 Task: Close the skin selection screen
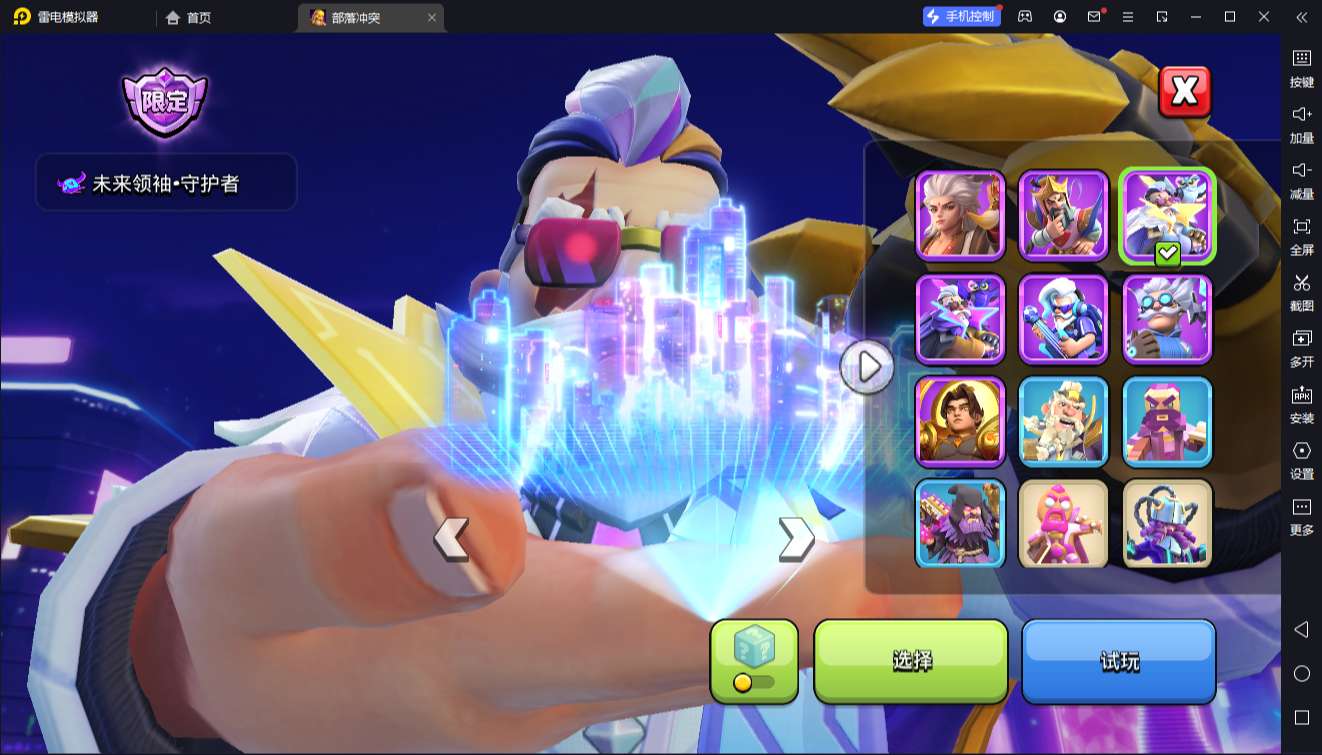point(1184,92)
